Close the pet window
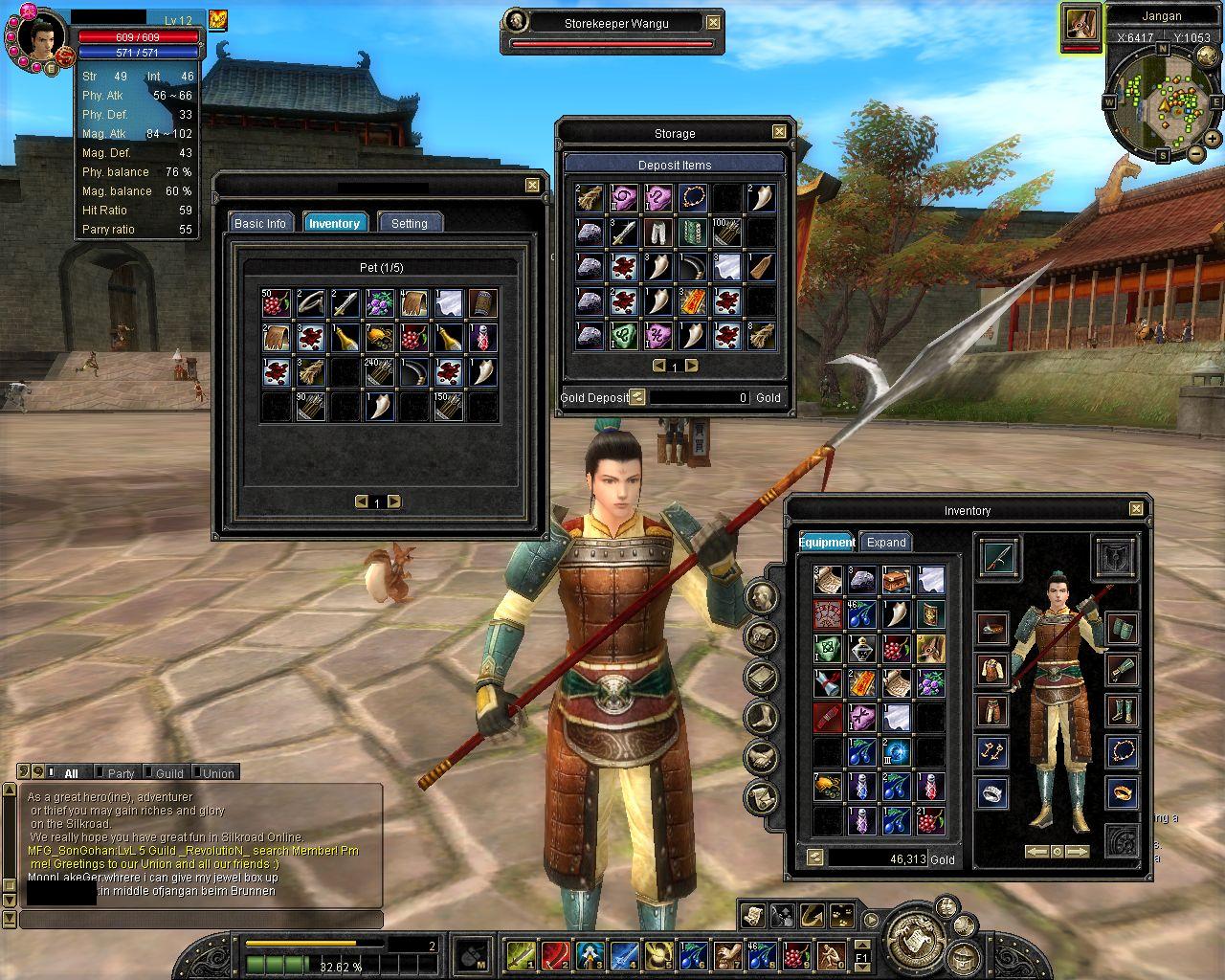 [x=532, y=185]
